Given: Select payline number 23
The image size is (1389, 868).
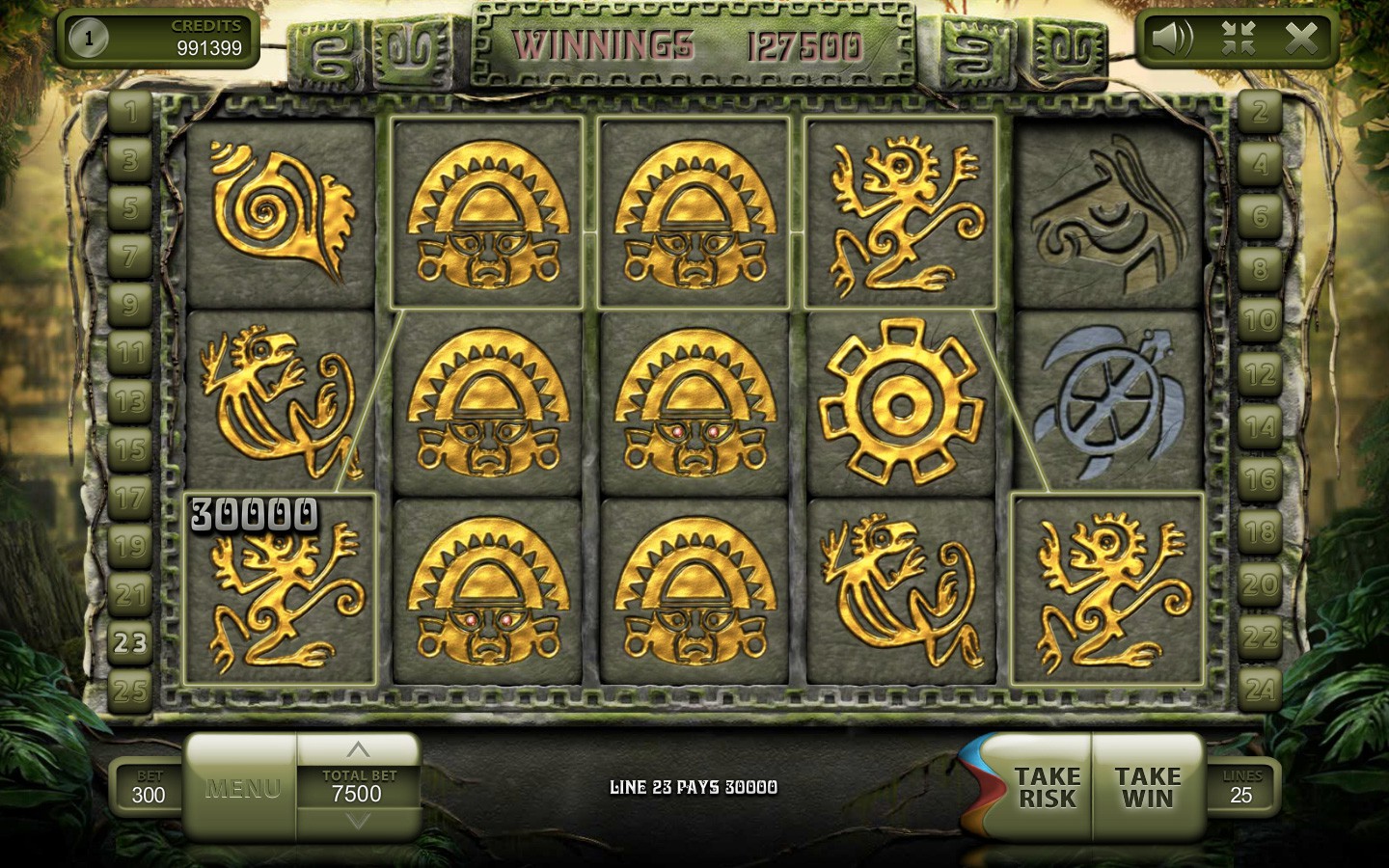Looking at the screenshot, I should (x=130, y=642).
